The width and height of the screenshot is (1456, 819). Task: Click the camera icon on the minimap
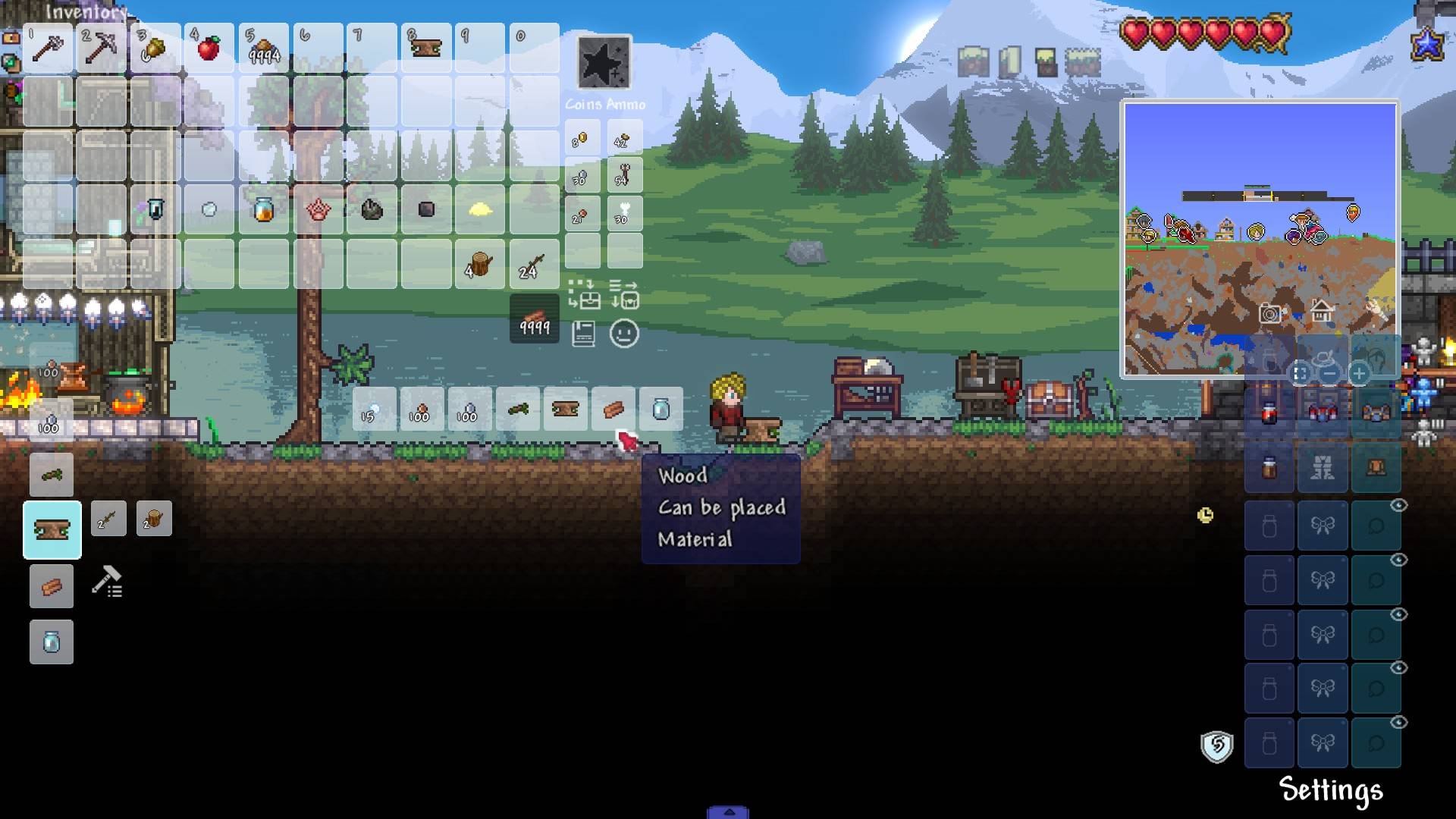click(x=1271, y=313)
